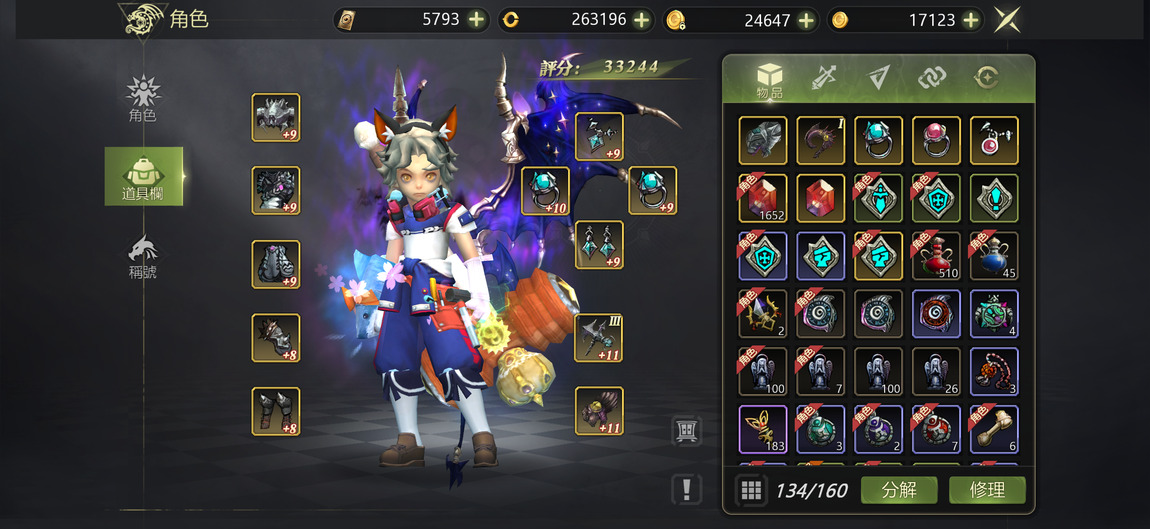Screen dimensions: 1150x529
Task: Select the 道具欄 inventory tab
Action: [143, 176]
